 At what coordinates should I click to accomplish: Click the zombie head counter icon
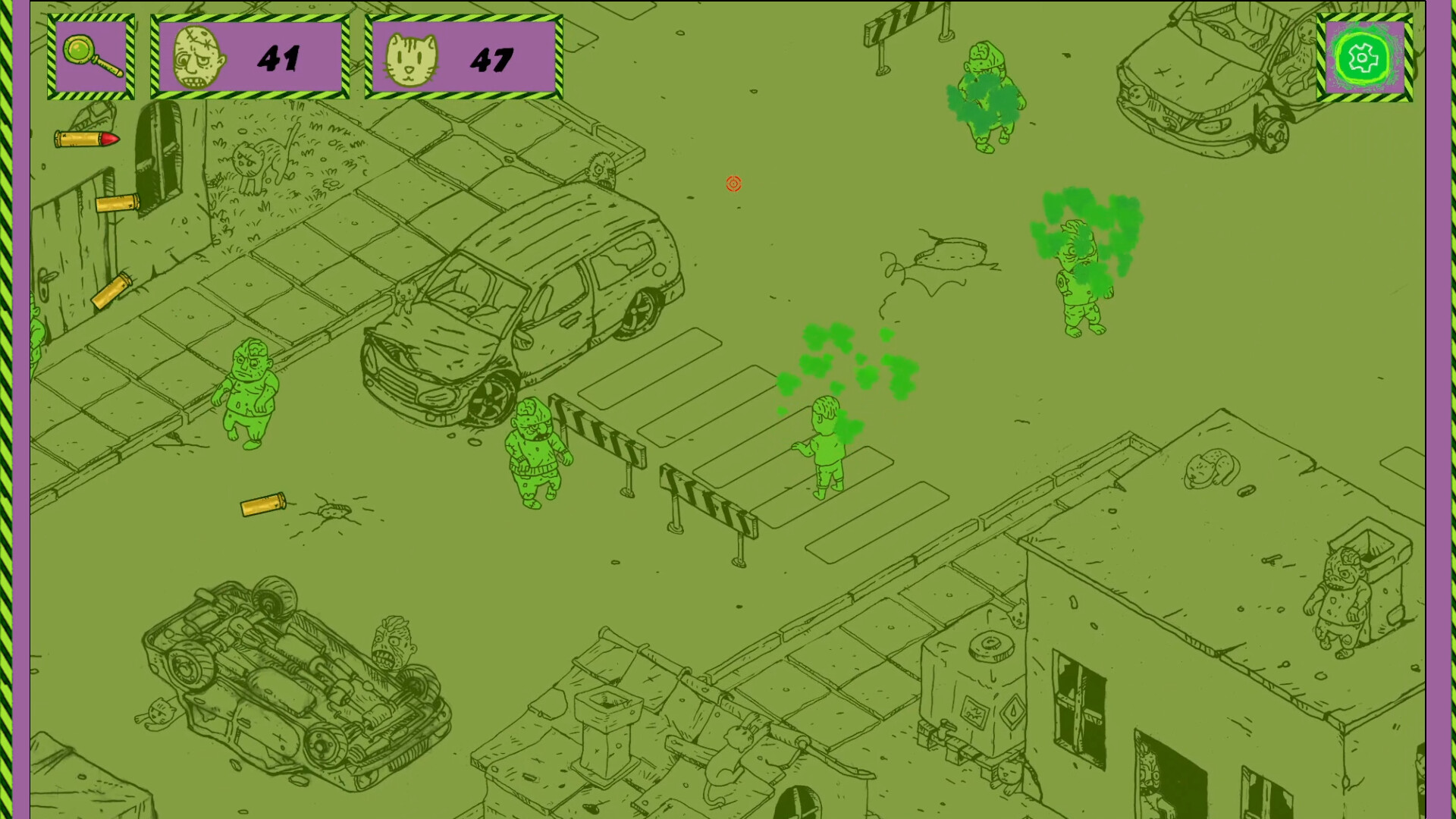click(199, 55)
